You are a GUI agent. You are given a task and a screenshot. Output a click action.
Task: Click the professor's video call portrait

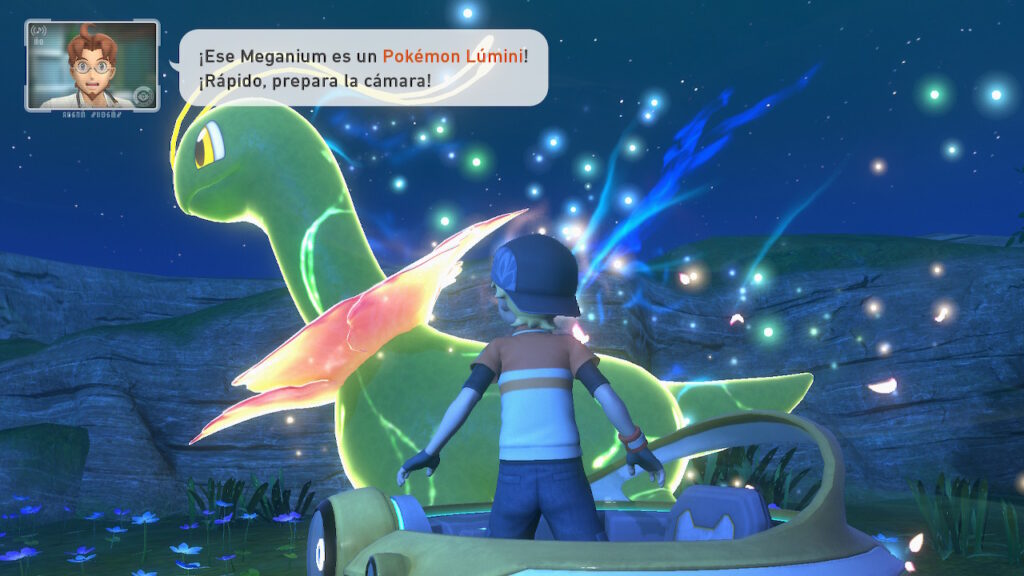pos(92,65)
